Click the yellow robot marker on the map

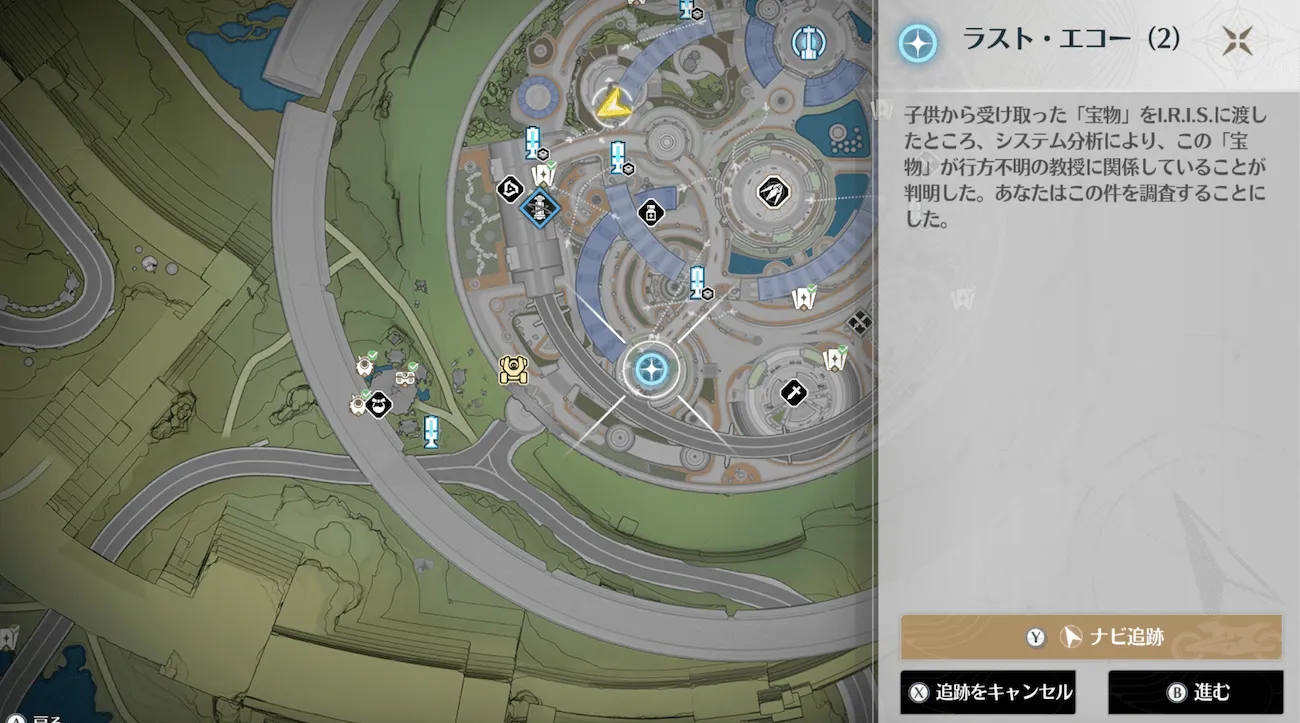[513, 370]
